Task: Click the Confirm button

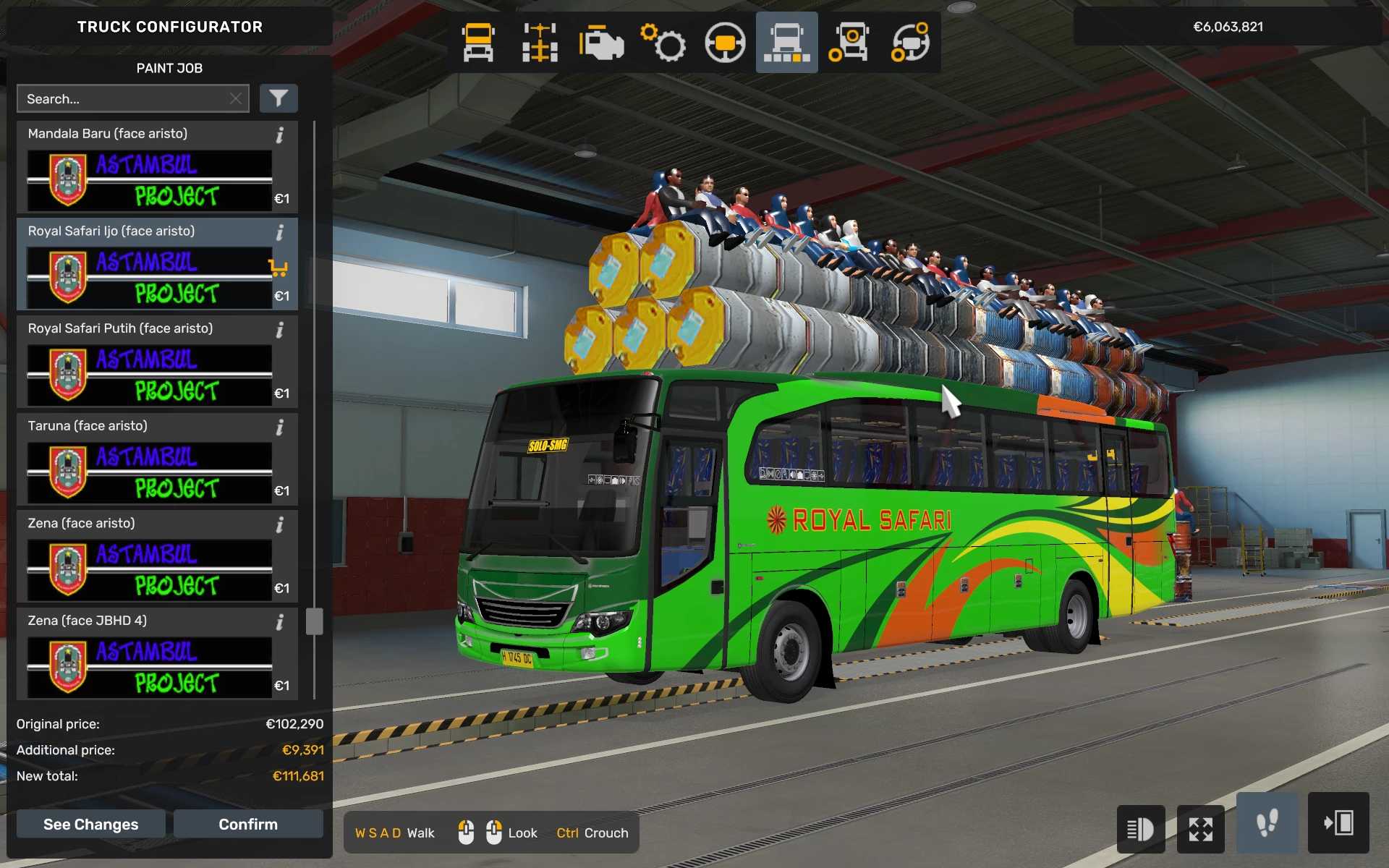Action: (247, 824)
